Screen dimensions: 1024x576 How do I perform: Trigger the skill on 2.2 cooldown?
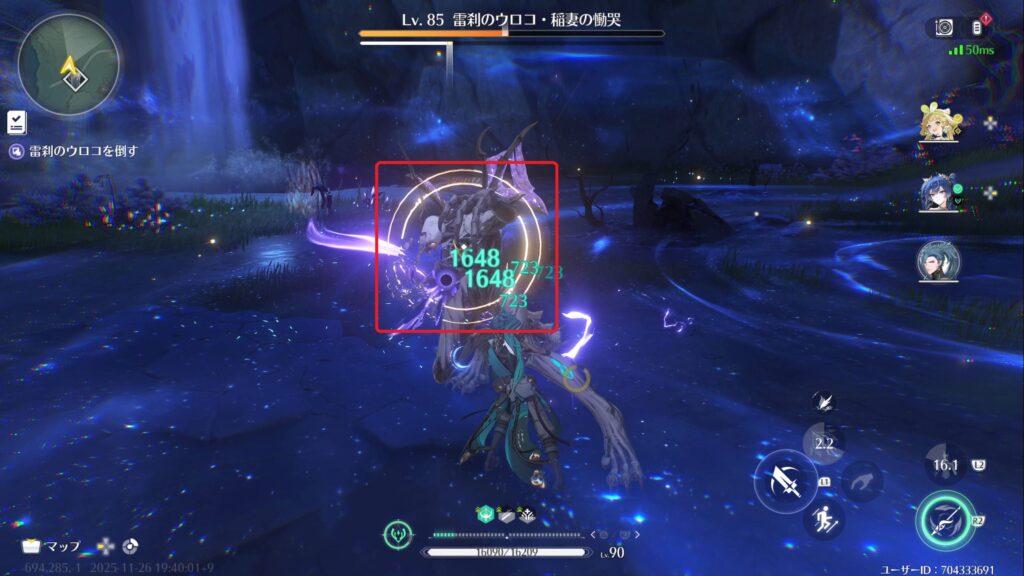824,441
